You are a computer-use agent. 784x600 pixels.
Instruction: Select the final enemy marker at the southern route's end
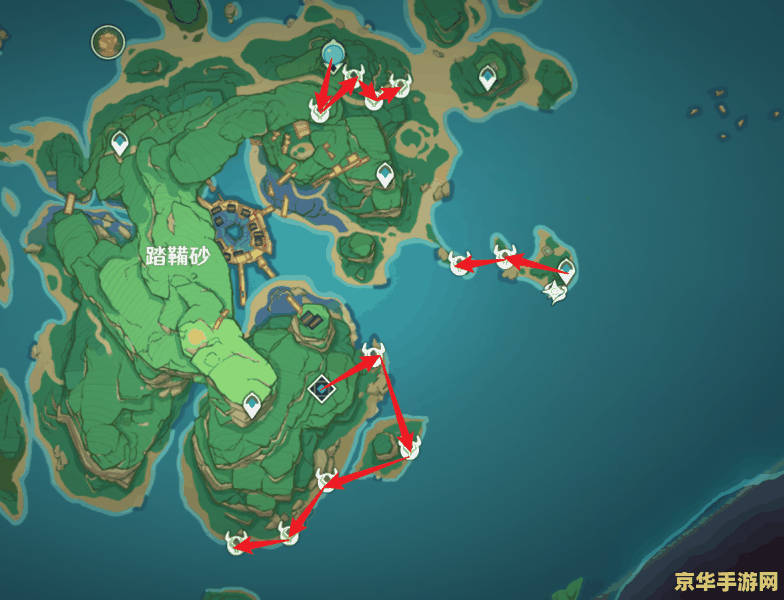point(237,543)
